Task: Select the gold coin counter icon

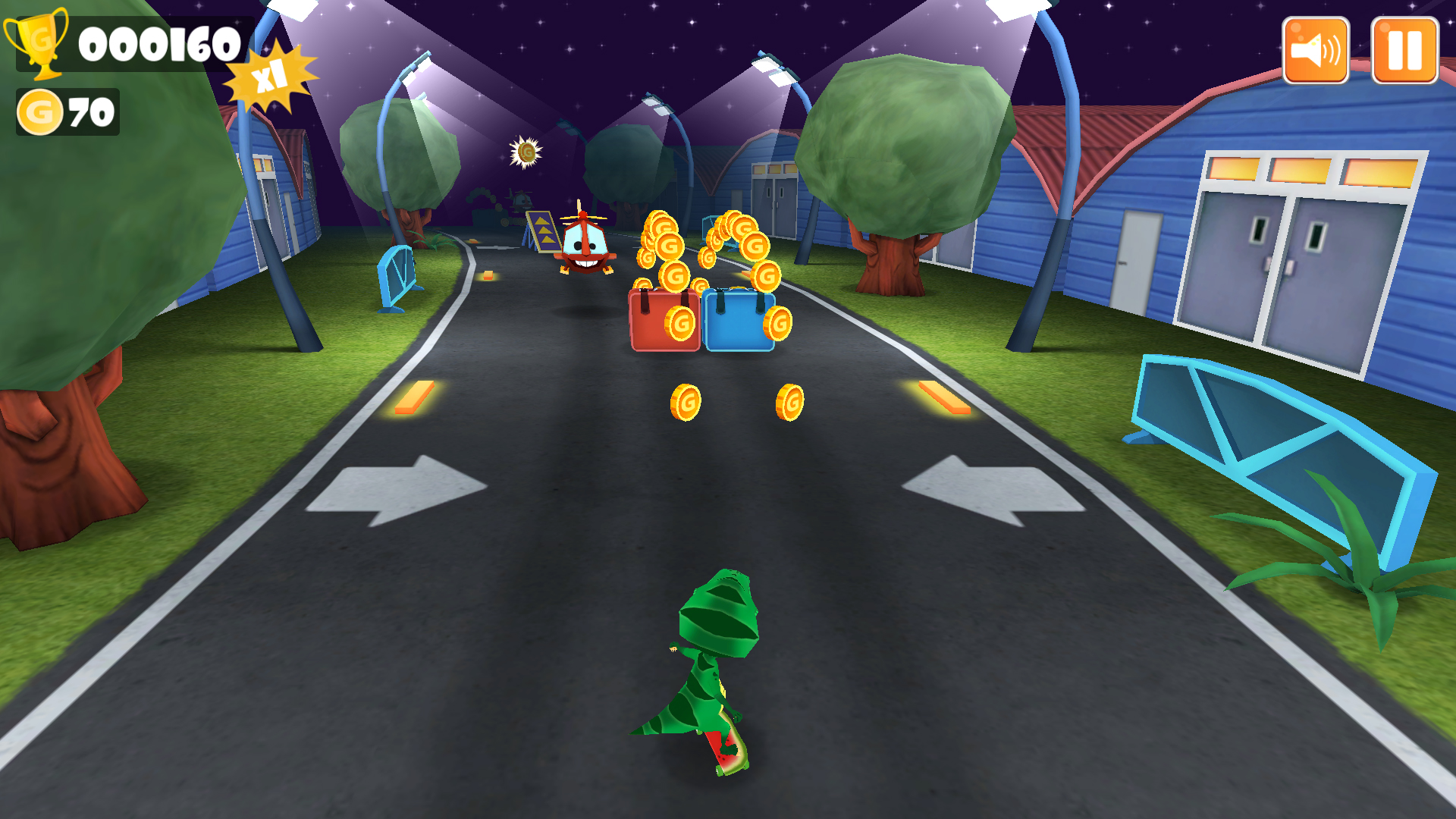Action: tap(39, 112)
